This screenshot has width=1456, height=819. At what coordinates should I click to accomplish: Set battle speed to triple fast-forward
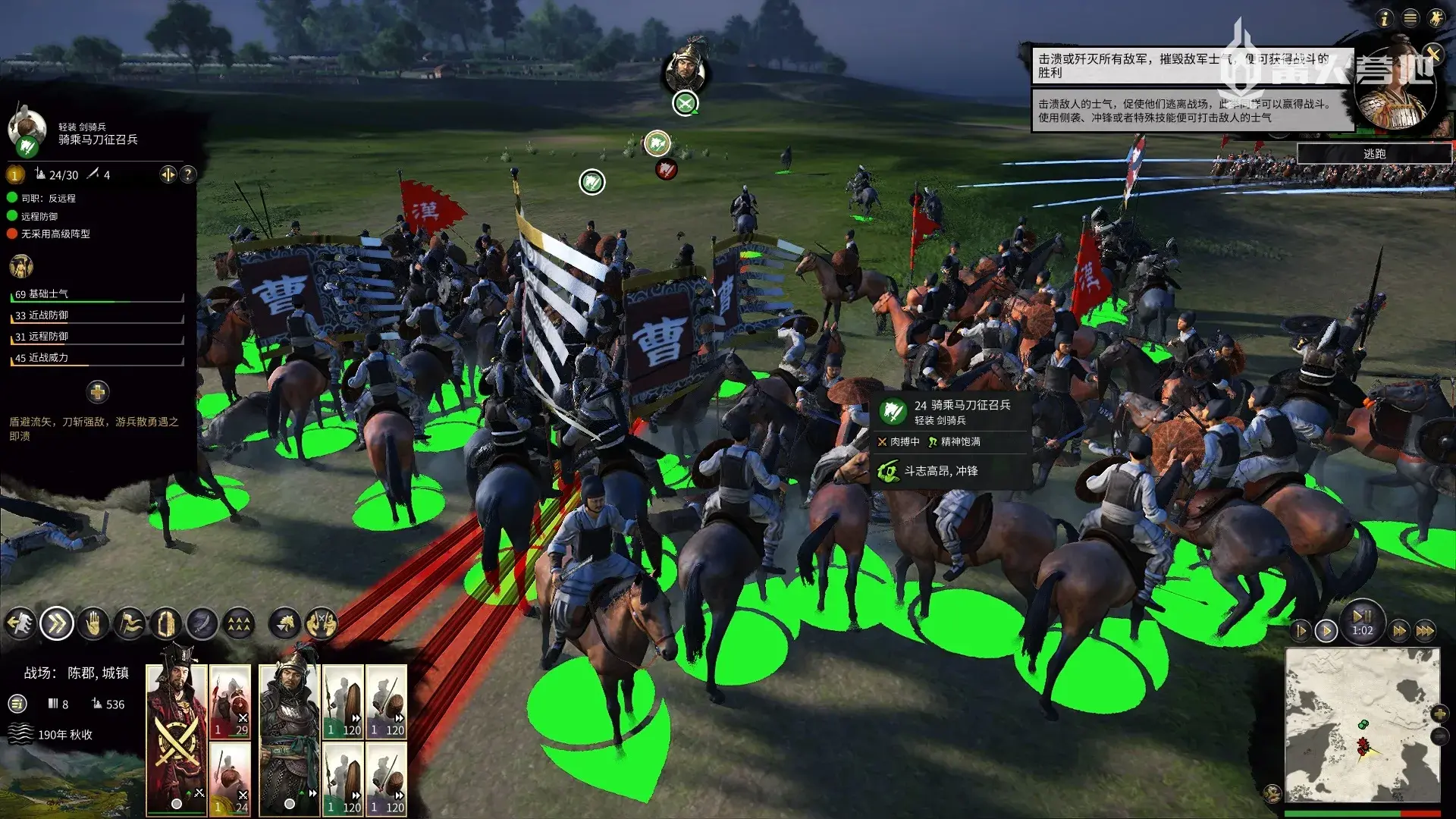coord(1425,631)
